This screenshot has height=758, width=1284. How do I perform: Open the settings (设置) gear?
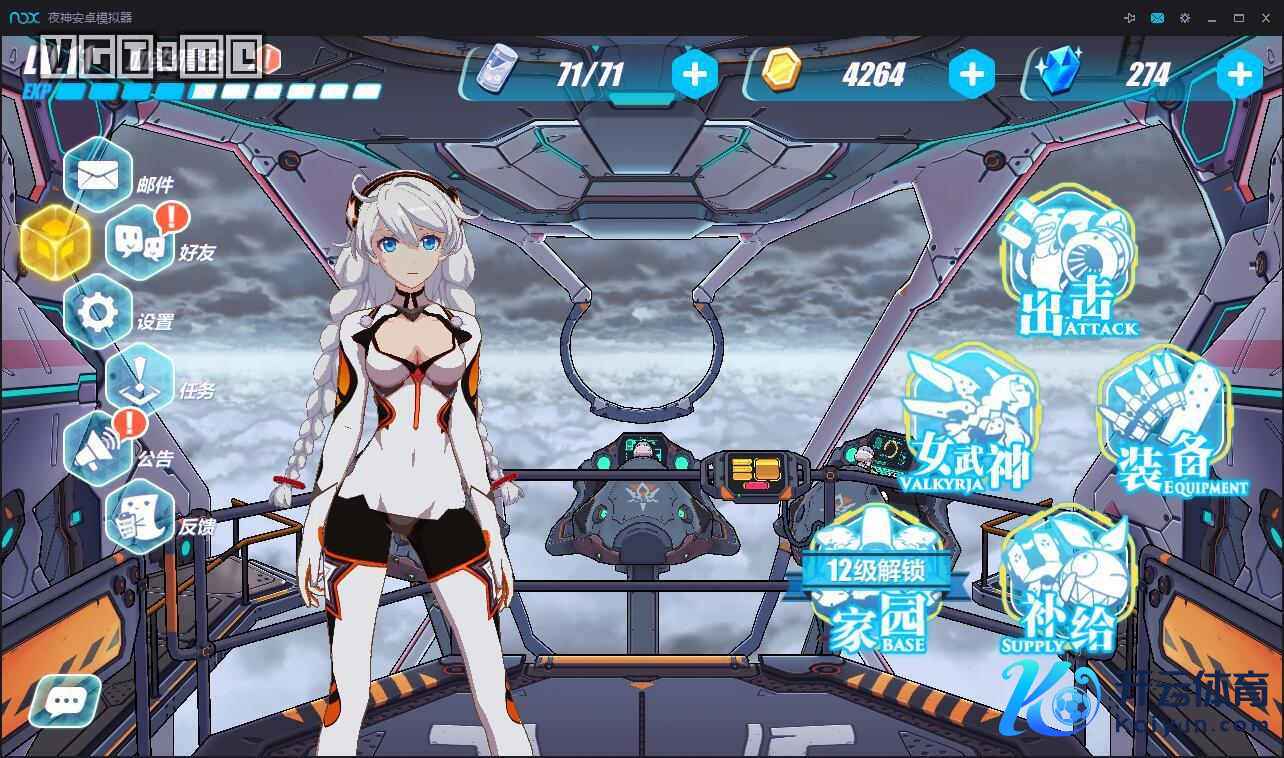(x=98, y=313)
